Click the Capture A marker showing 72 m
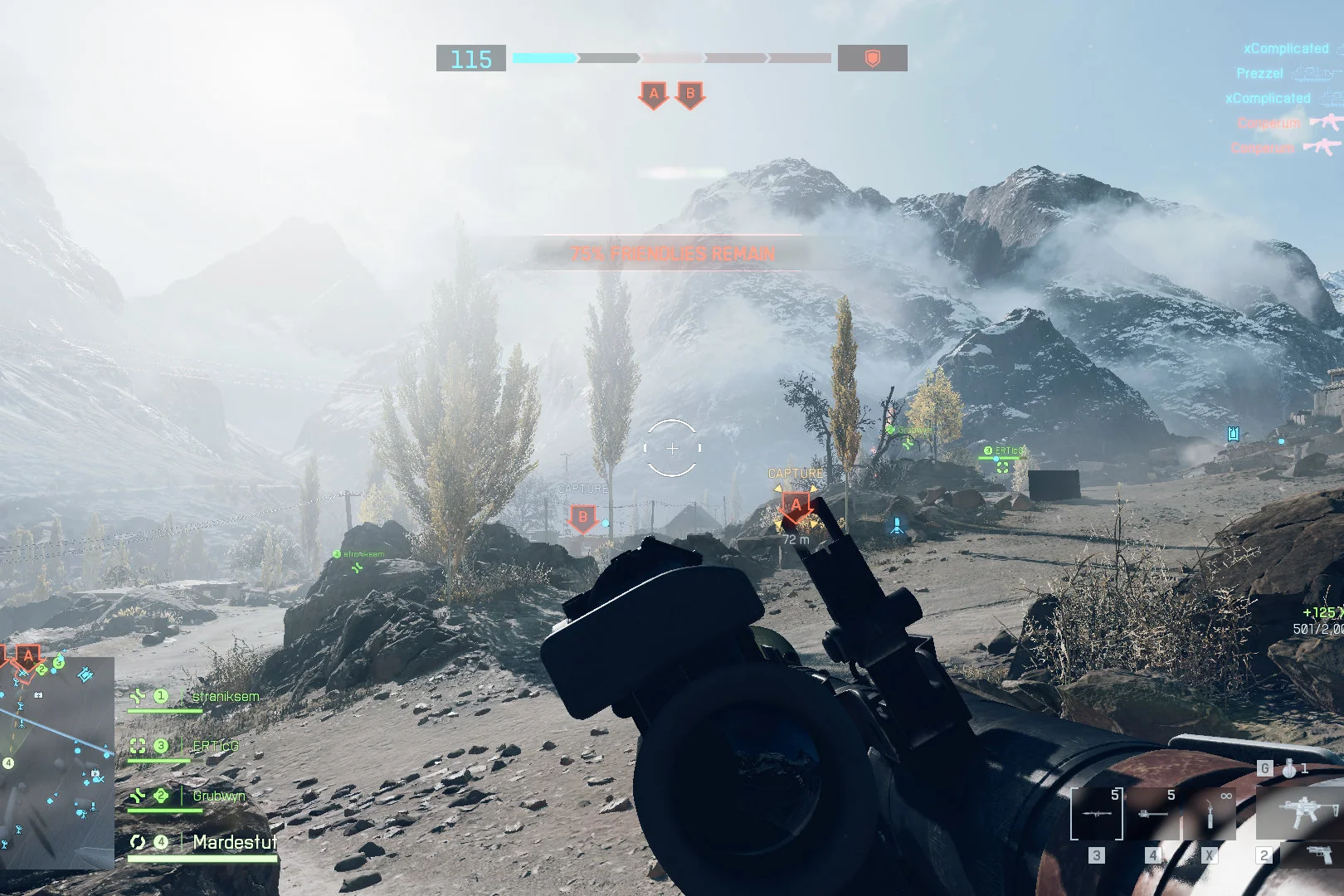Image resolution: width=1344 pixels, height=896 pixels. coord(796,505)
